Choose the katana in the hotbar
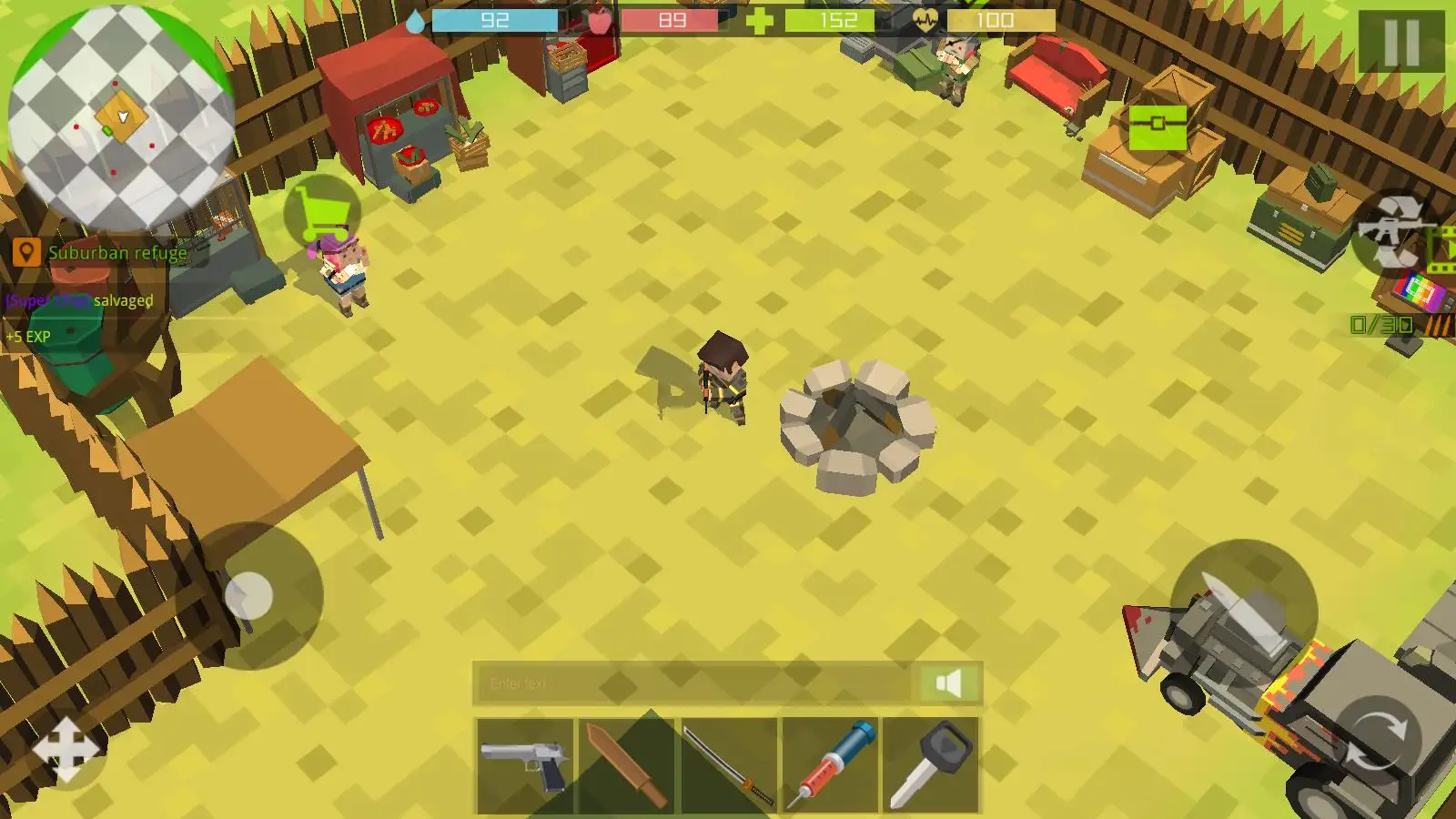1456x819 pixels. (x=728, y=765)
